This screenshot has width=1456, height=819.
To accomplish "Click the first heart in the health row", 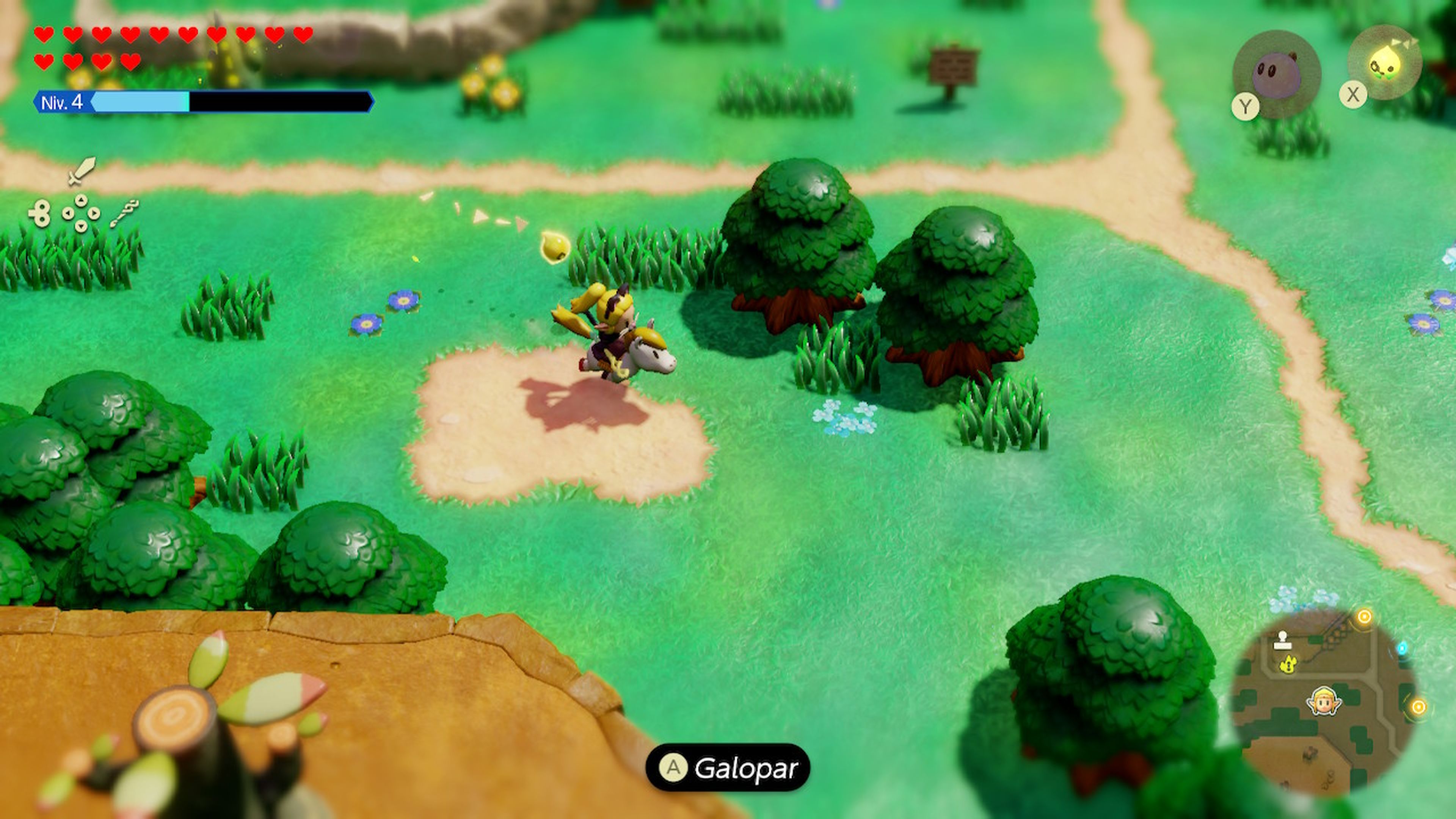I will point(44,35).
